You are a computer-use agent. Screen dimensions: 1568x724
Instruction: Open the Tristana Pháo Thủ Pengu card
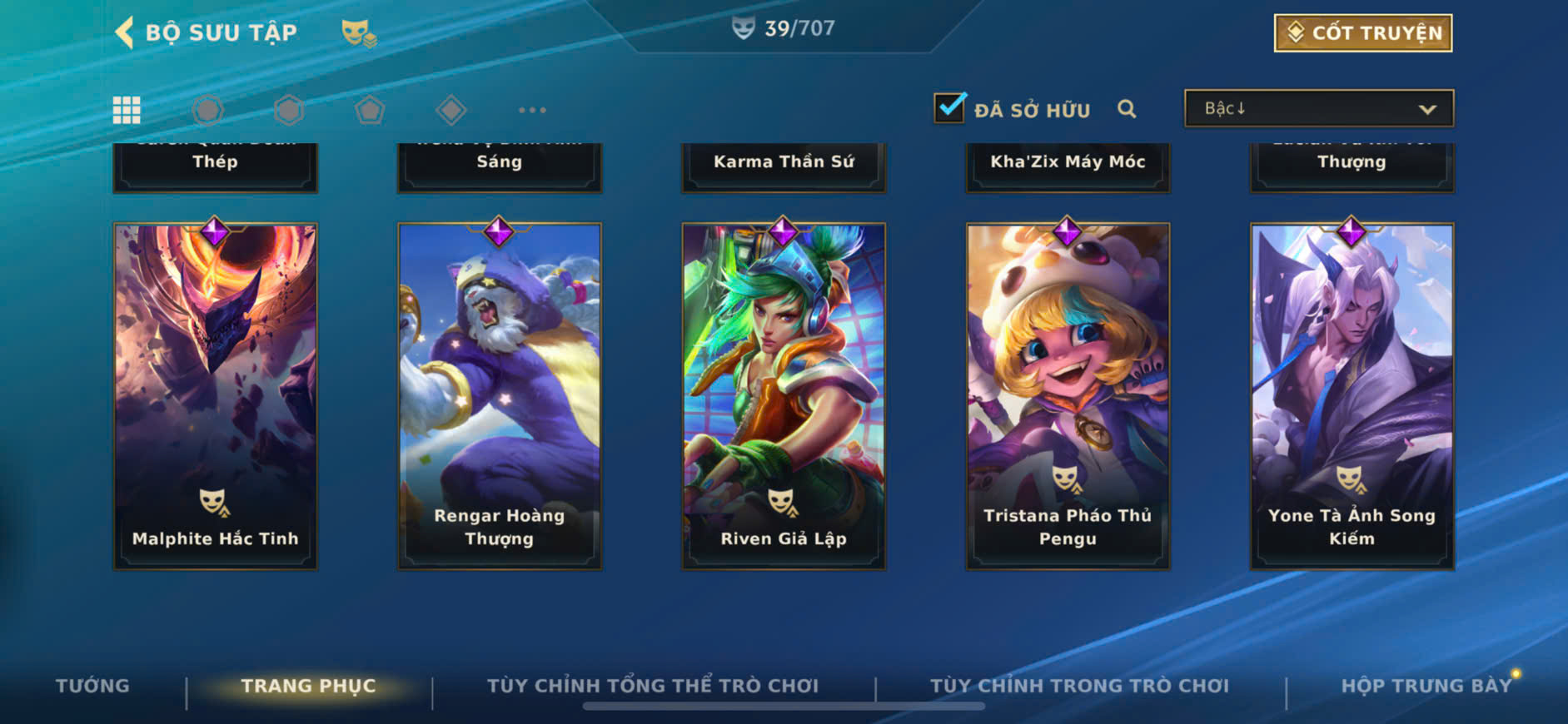(x=1068, y=395)
